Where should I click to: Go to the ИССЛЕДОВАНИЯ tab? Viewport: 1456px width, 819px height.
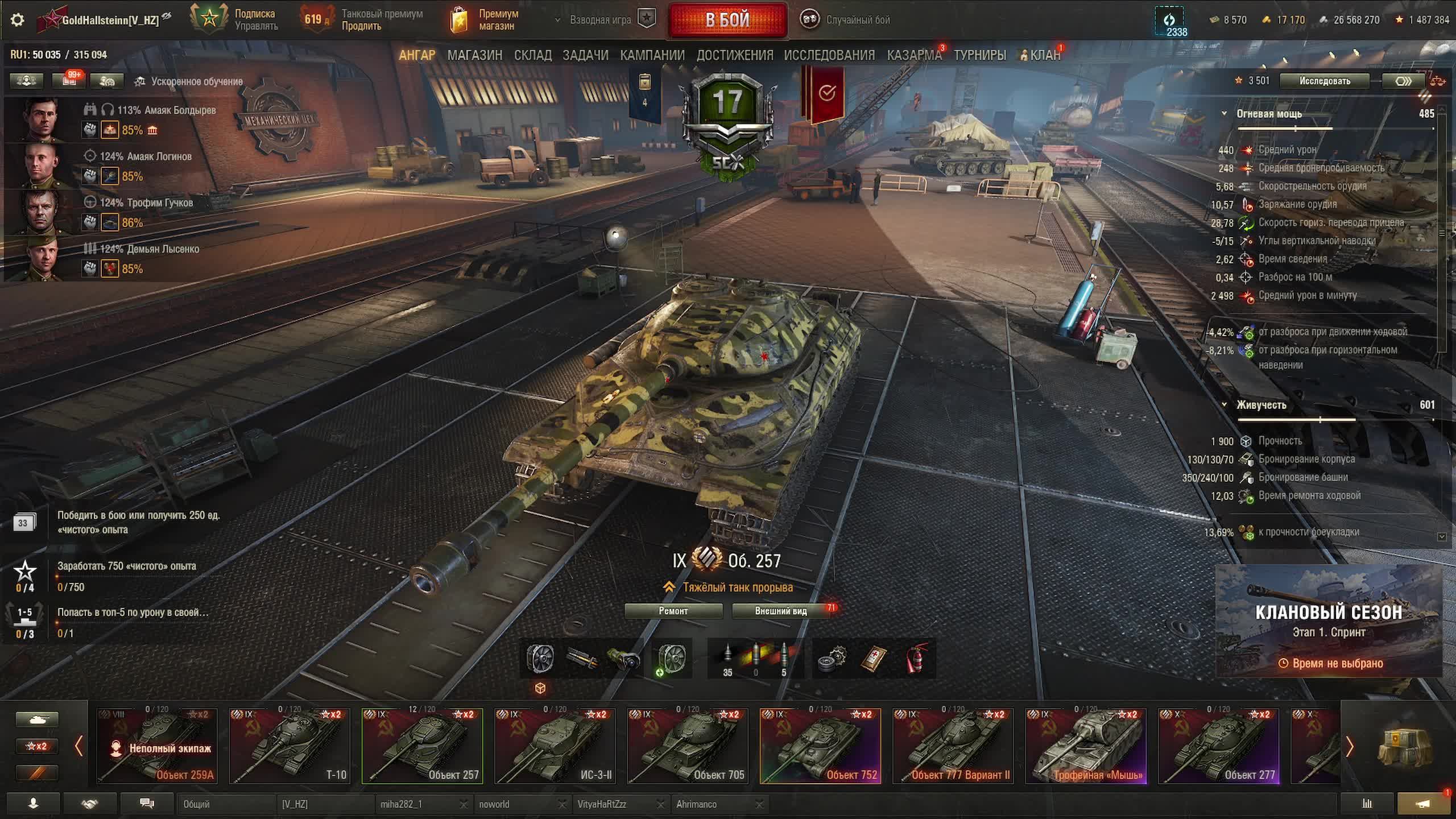[829, 55]
